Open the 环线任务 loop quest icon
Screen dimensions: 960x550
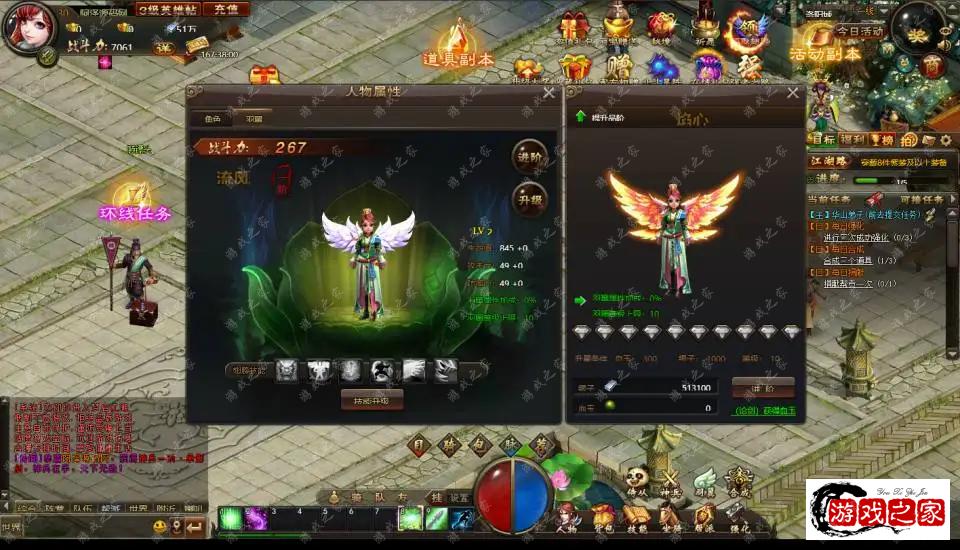pyautogui.click(x=135, y=200)
